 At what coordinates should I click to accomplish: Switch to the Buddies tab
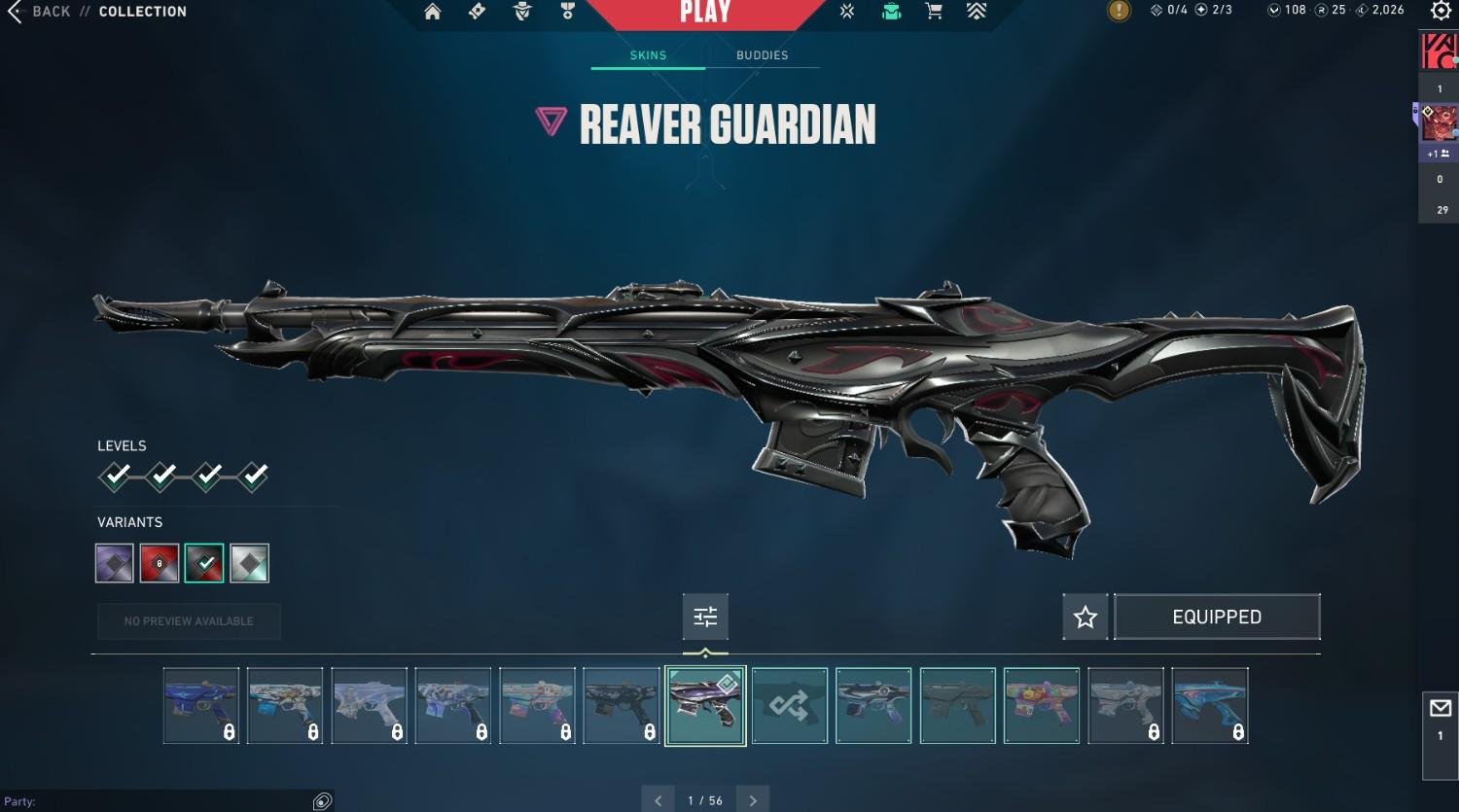762,55
